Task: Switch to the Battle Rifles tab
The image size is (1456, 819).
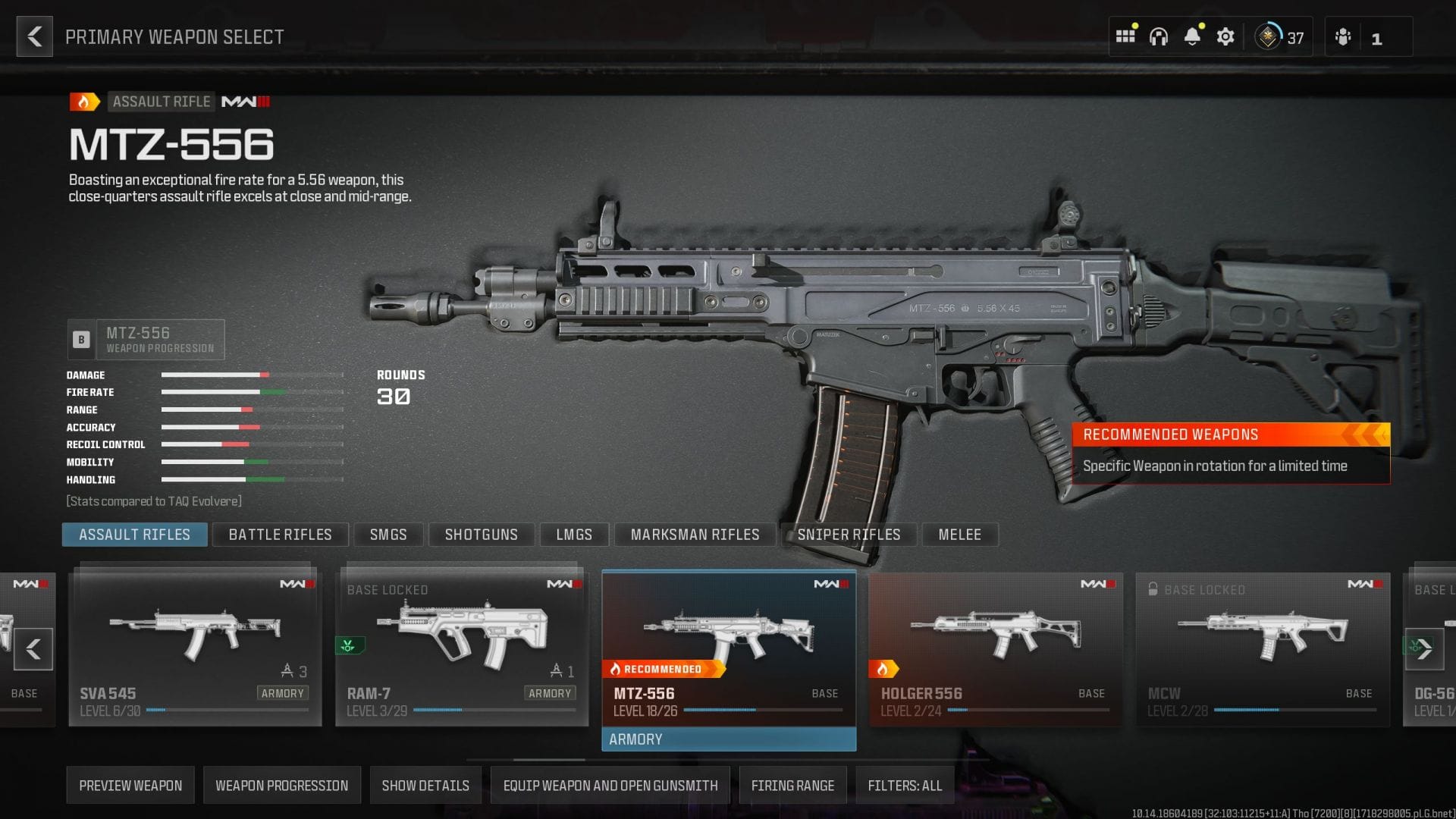Action: click(280, 535)
